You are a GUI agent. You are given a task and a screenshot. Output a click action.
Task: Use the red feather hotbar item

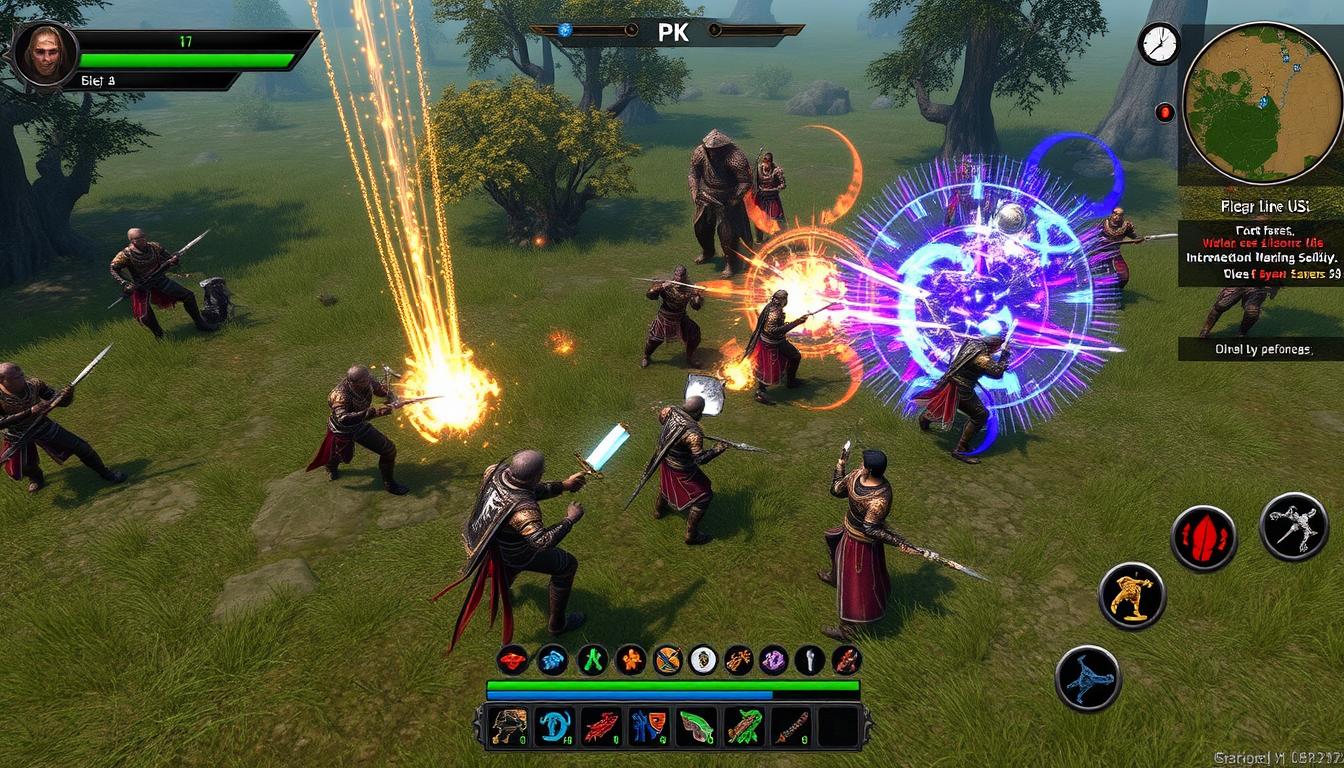(x=601, y=726)
